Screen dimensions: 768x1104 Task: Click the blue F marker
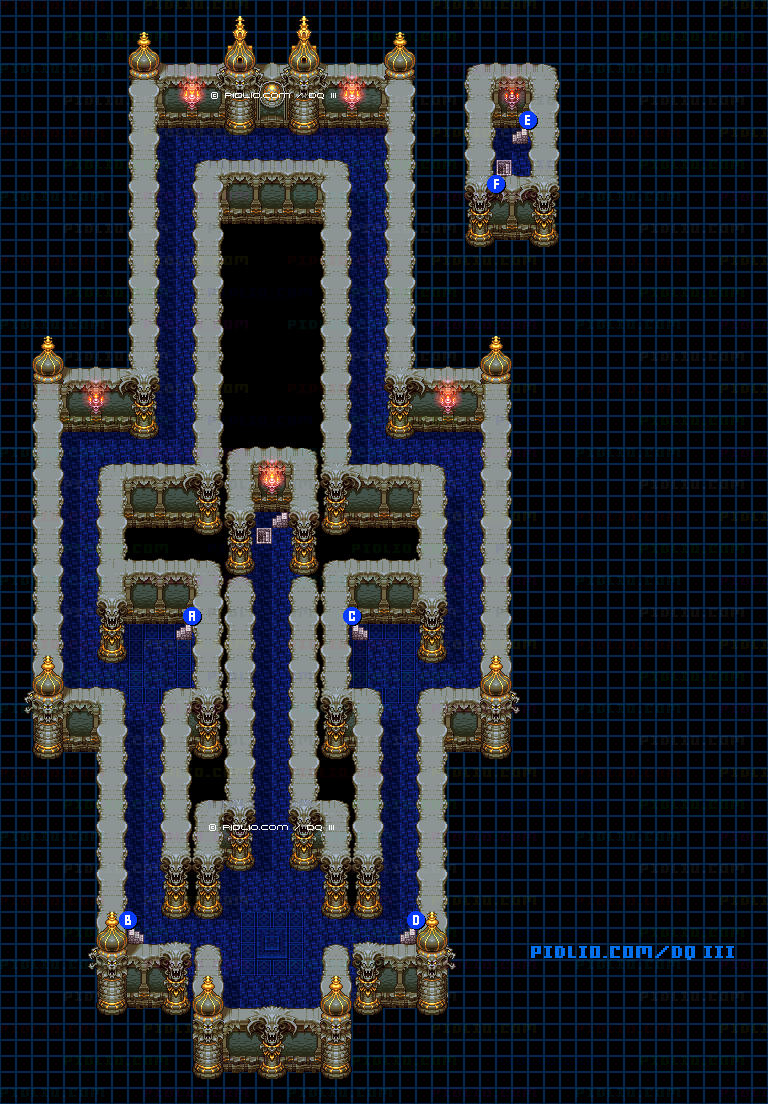pos(496,184)
